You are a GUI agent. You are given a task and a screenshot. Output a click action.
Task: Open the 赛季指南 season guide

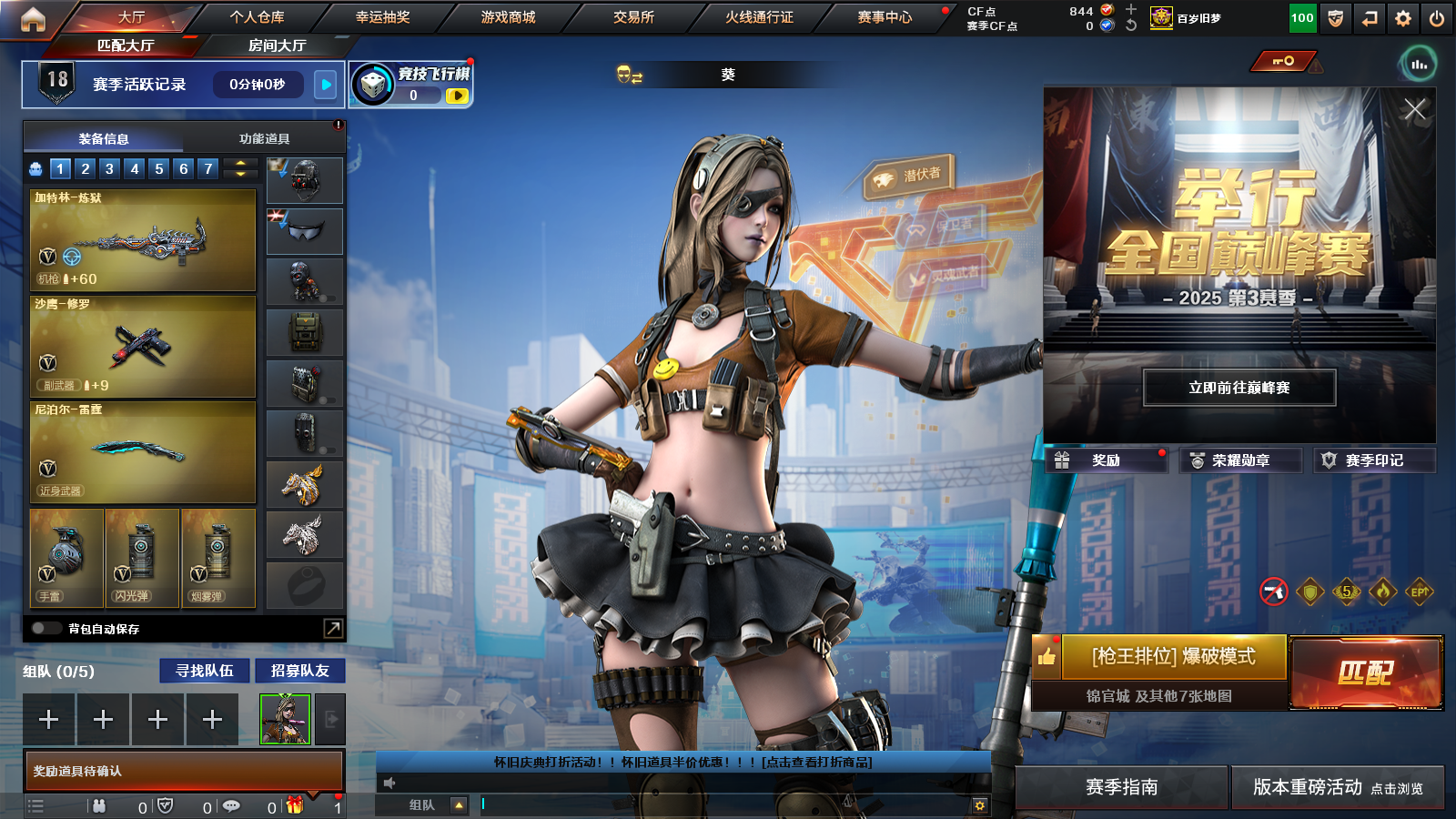coord(1121,787)
